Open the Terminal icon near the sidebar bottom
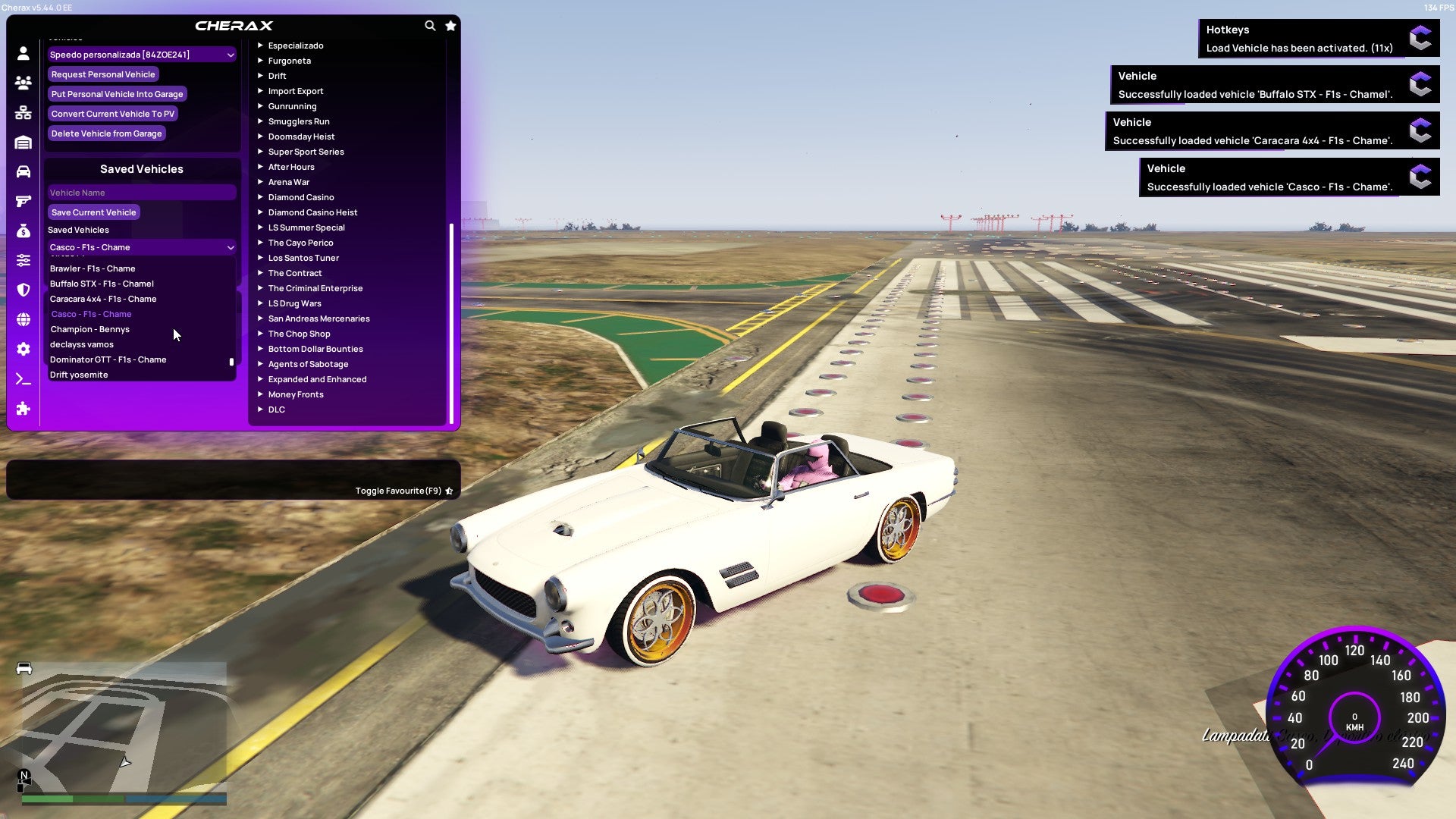1456x819 pixels. click(x=23, y=378)
